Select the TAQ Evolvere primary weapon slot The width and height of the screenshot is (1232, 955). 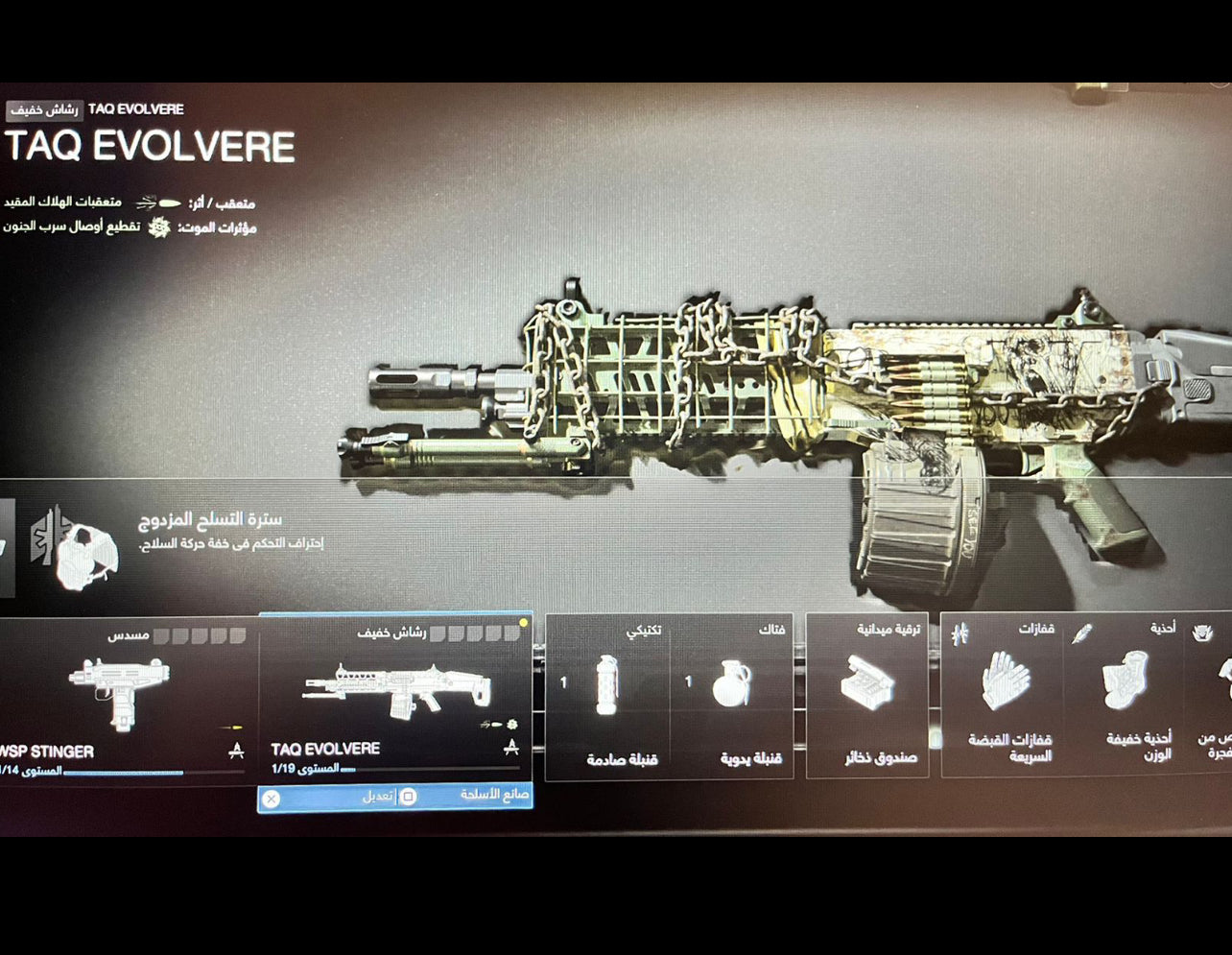tap(394, 698)
